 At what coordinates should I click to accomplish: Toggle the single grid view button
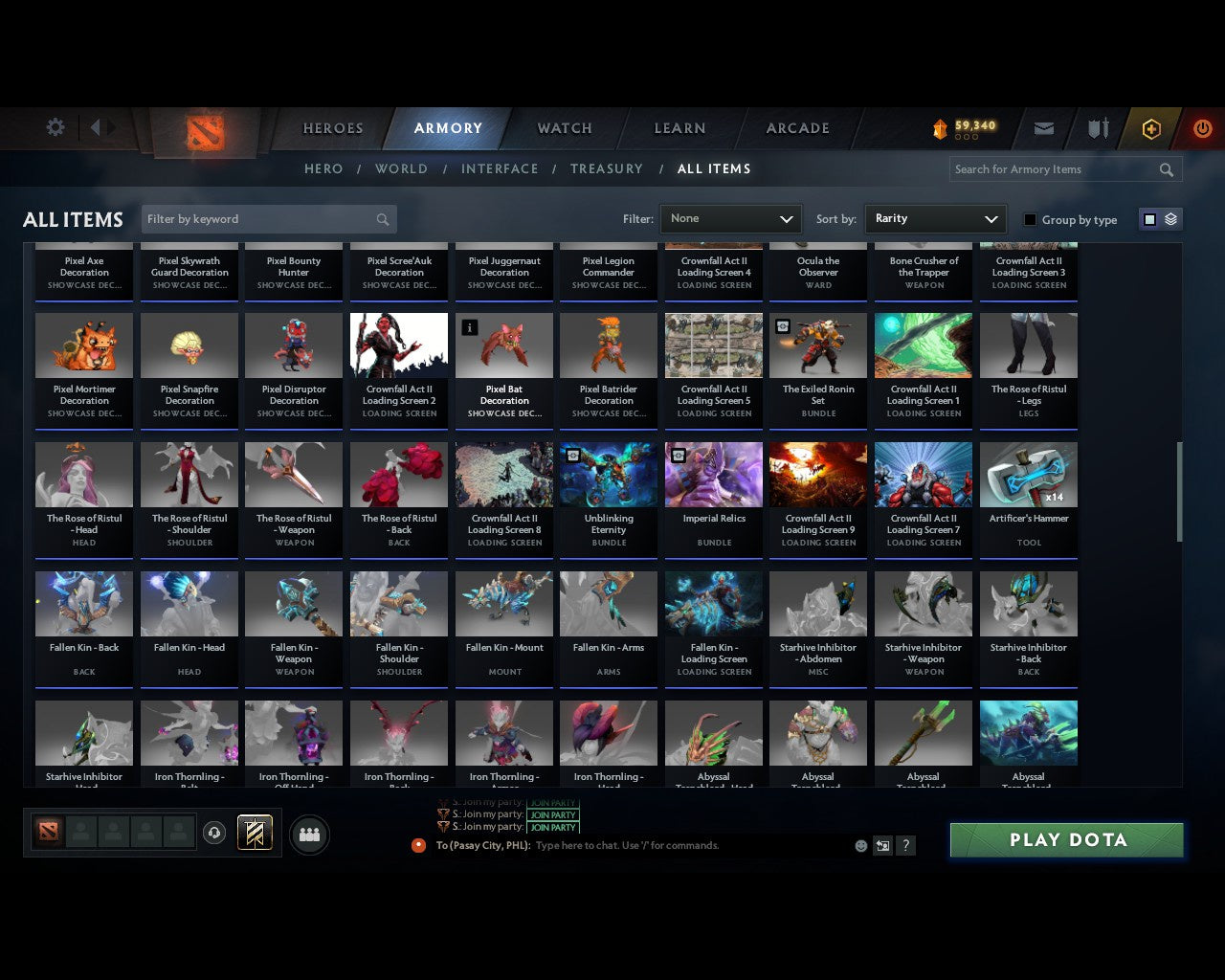(x=1149, y=218)
